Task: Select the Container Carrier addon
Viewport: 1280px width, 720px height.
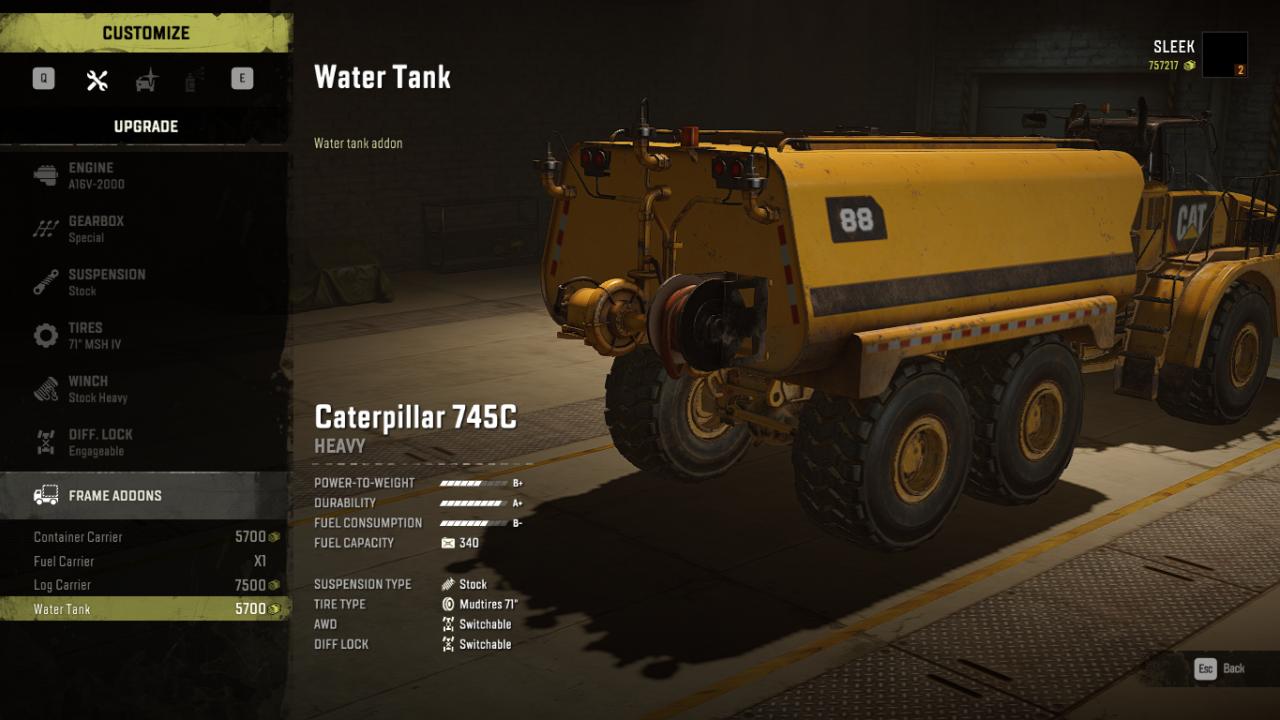Action: tap(145, 537)
